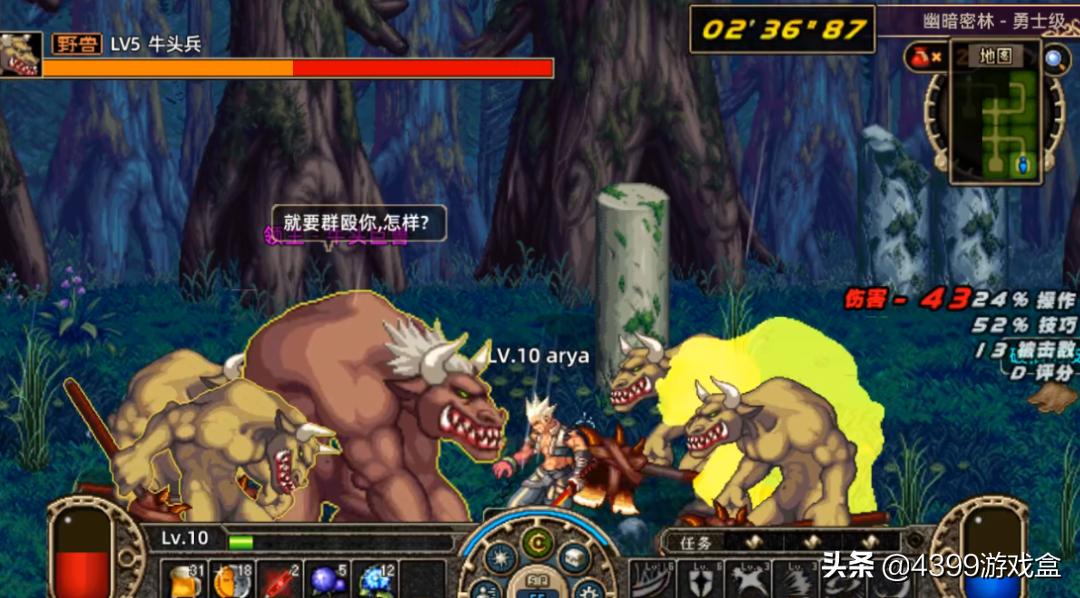Click the 牛头兵 boss portrait

coord(20,54)
